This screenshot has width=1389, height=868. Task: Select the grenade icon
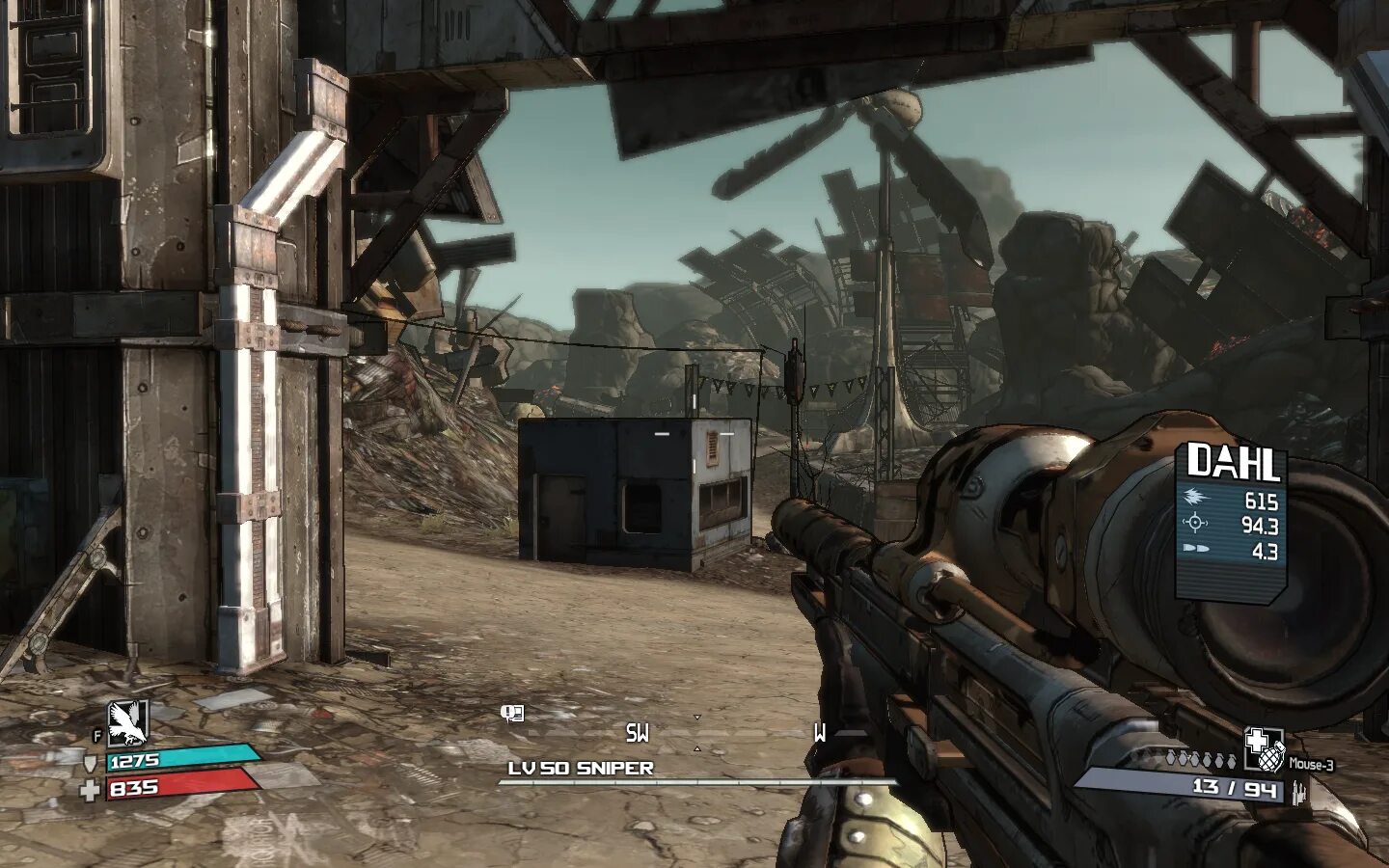tap(1263, 749)
